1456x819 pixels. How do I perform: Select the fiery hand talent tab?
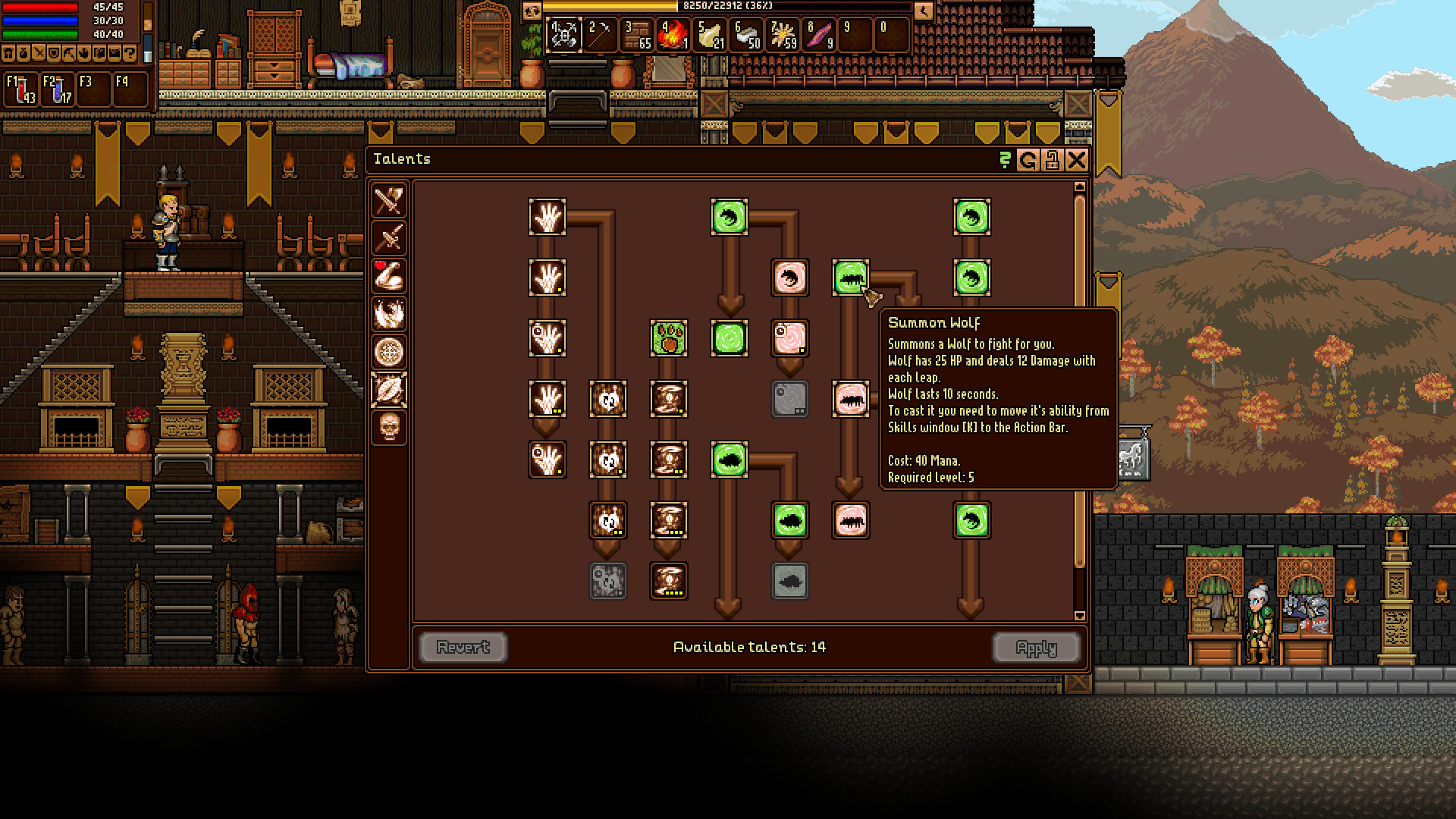[x=389, y=315]
